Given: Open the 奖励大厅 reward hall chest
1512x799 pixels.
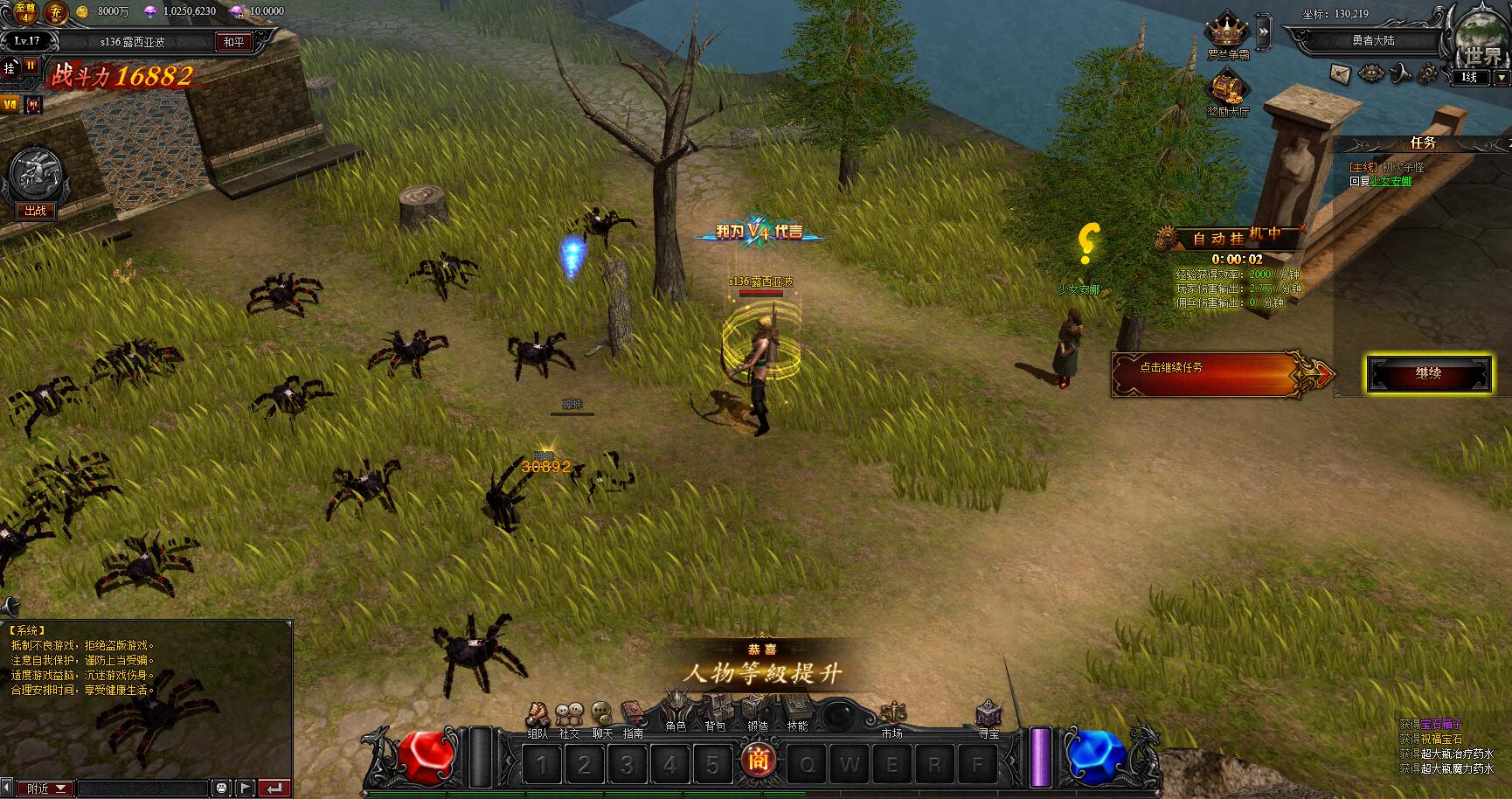Looking at the screenshot, I should click(1227, 90).
